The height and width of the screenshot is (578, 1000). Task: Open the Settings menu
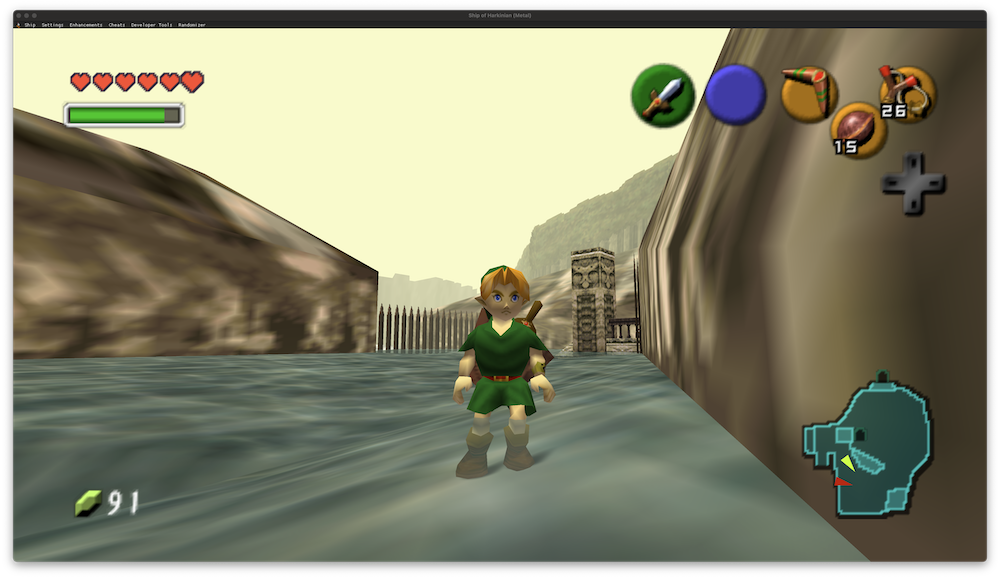pos(52,25)
